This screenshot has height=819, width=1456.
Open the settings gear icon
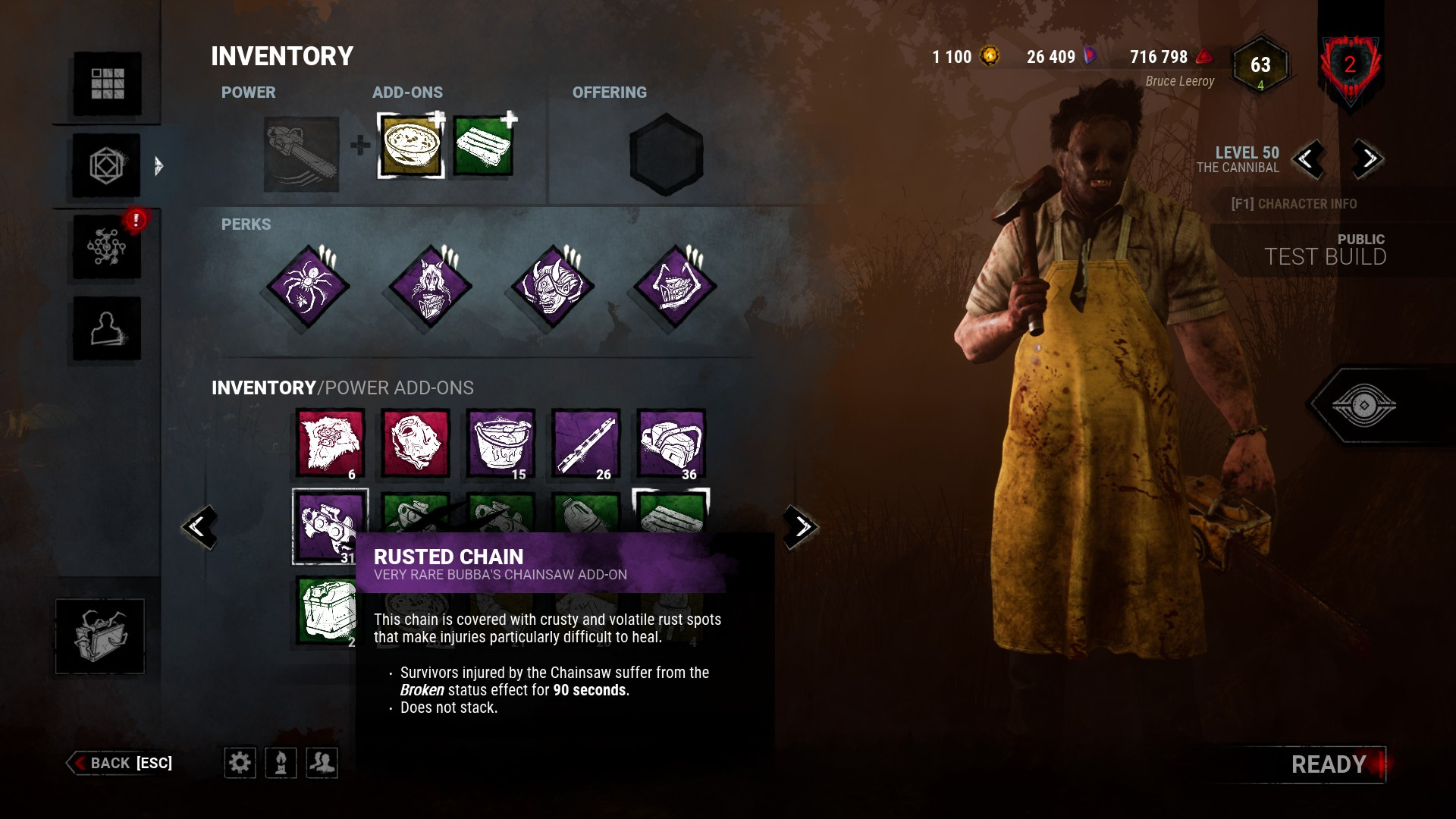pos(240,763)
